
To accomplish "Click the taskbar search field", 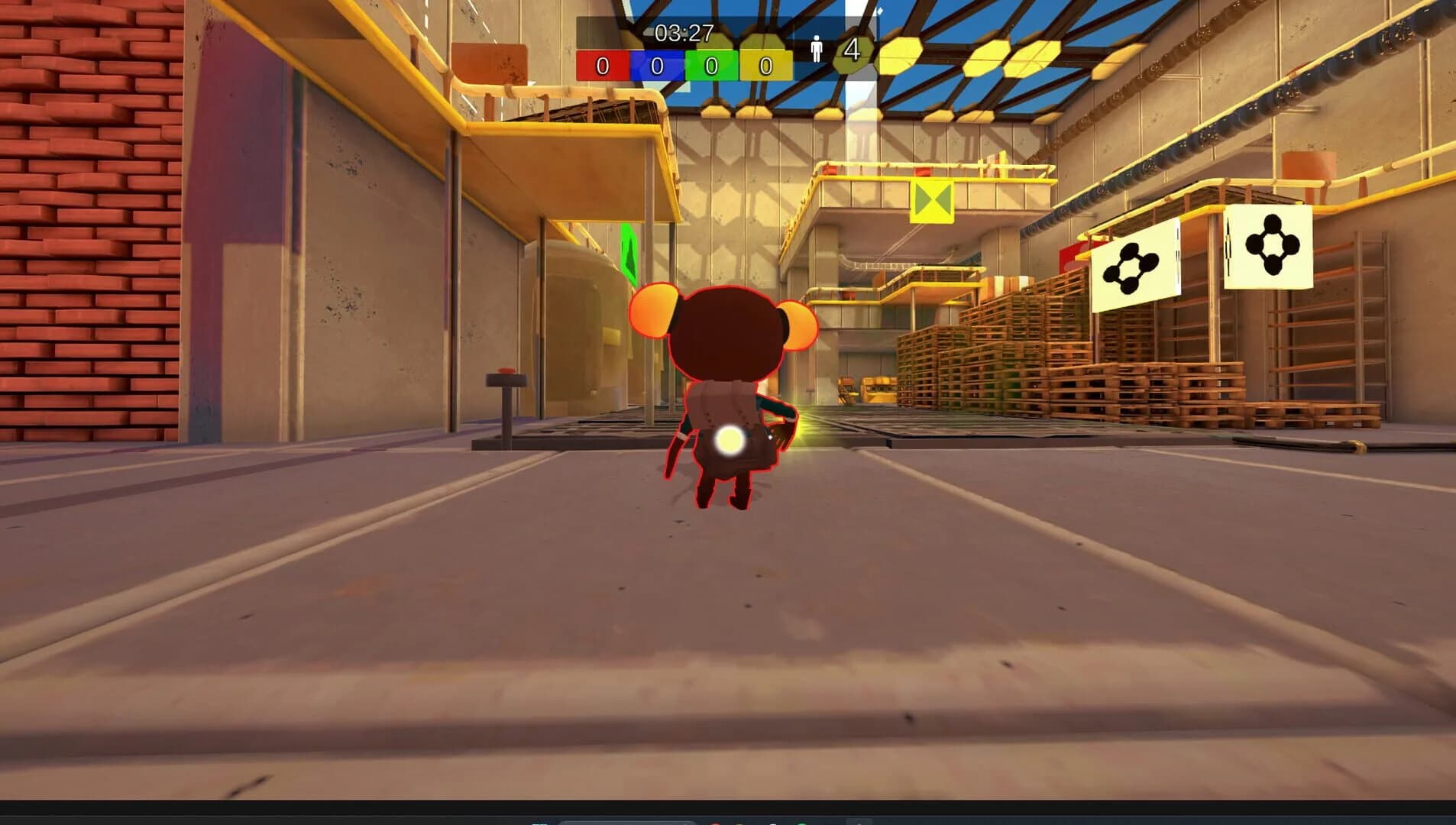I will click(626, 823).
